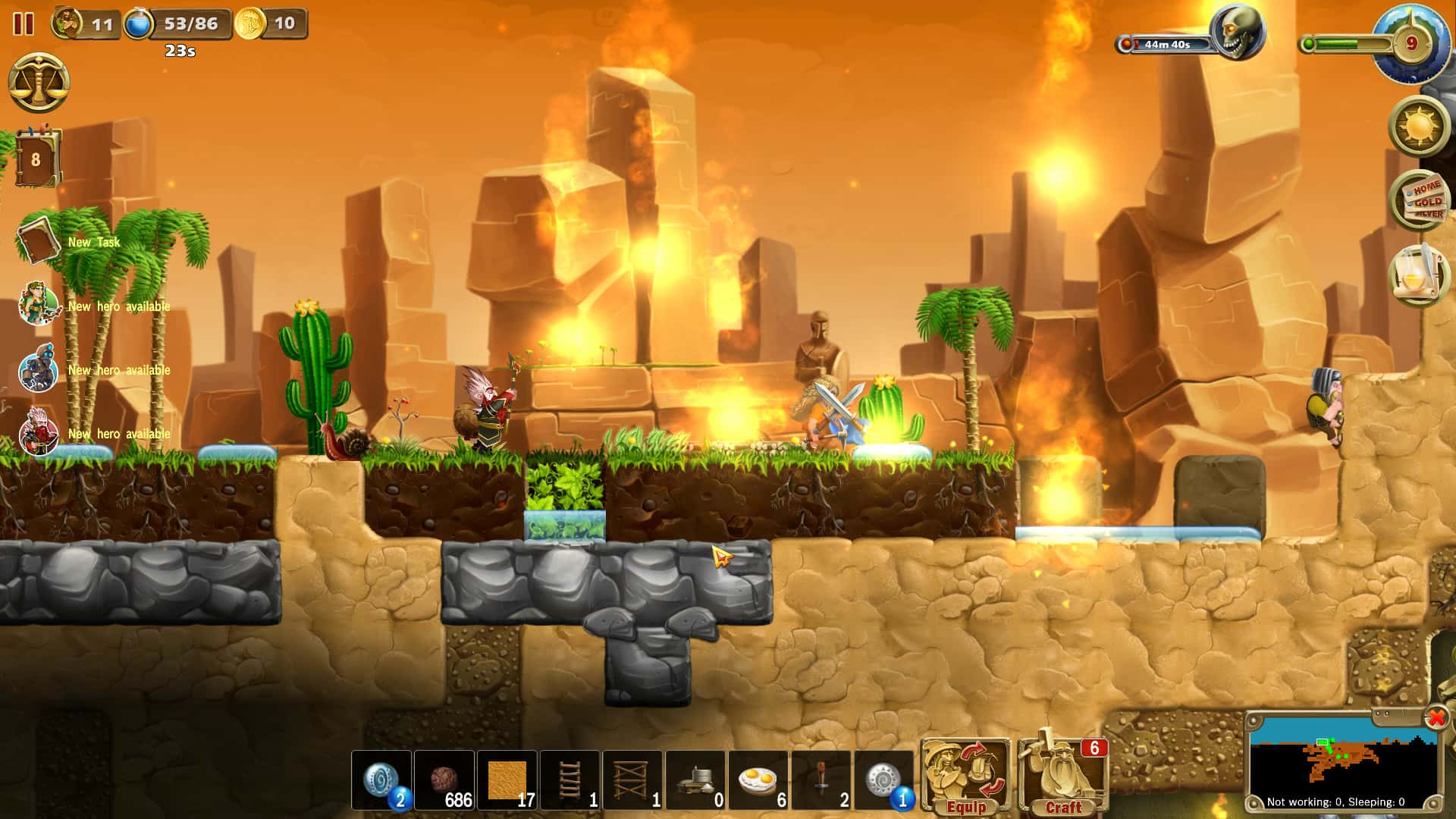The image size is (1456, 819).
Task: Pause the game with pause button
Action: 22,25
